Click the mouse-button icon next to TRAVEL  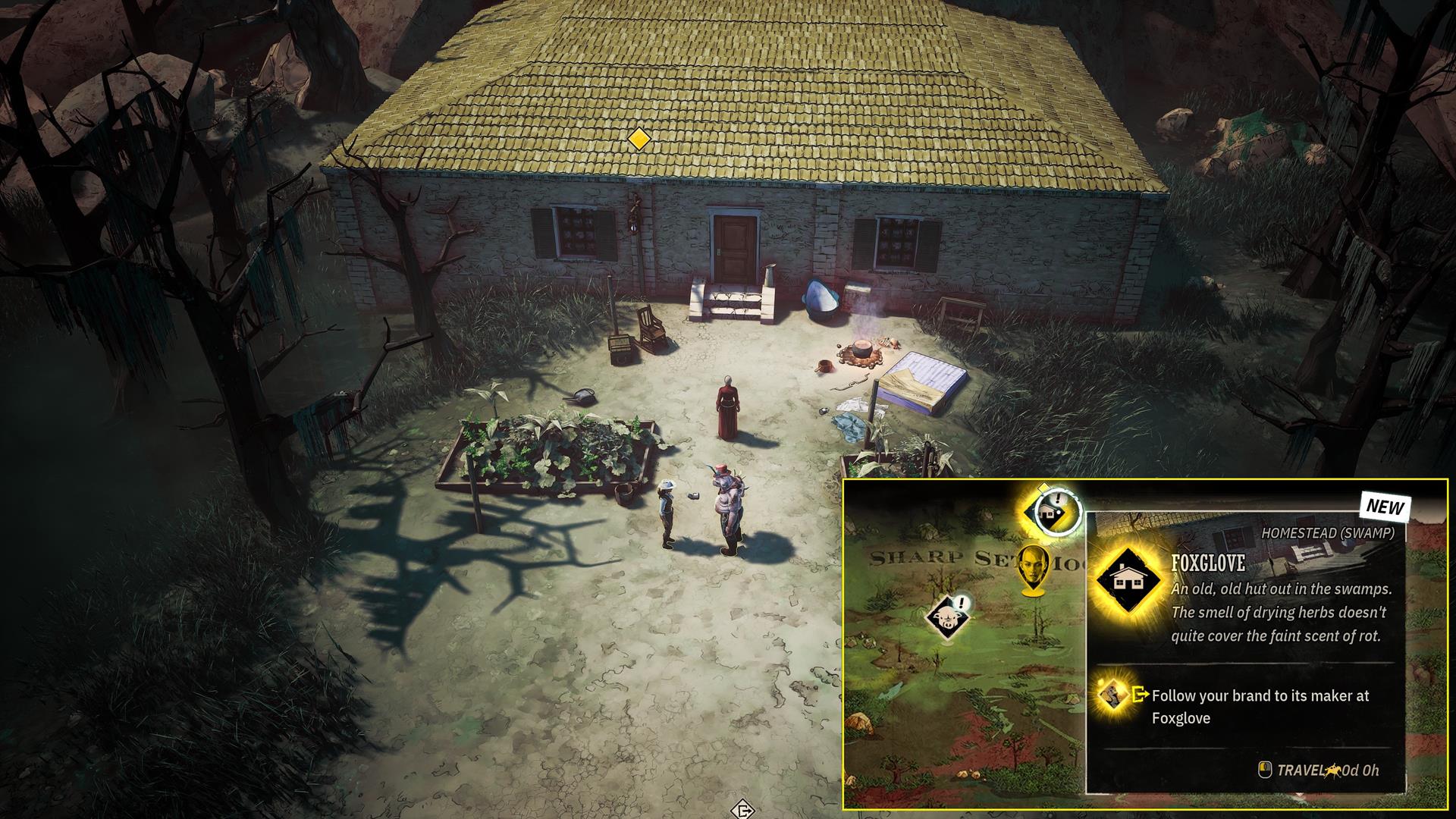1265,770
